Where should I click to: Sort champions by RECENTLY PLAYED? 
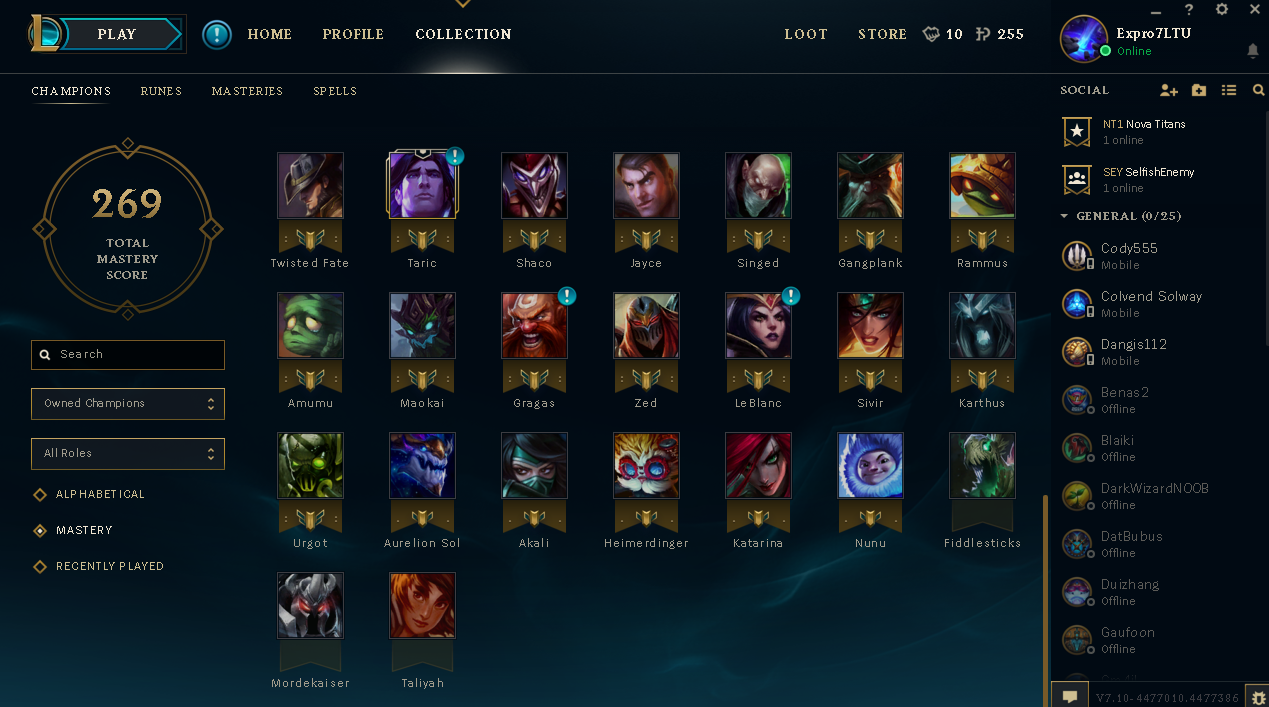[109, 566]
